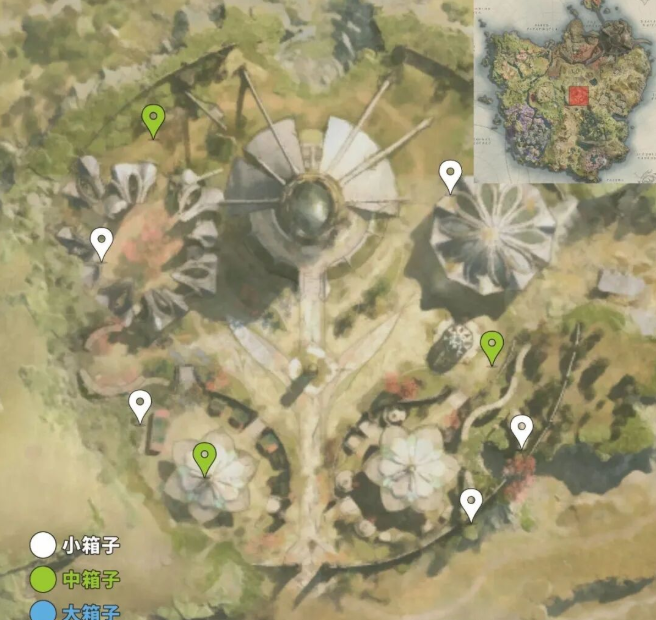Click the red location square on the world map
Viewport: 656px width, 620px height.
click(578, 96)
